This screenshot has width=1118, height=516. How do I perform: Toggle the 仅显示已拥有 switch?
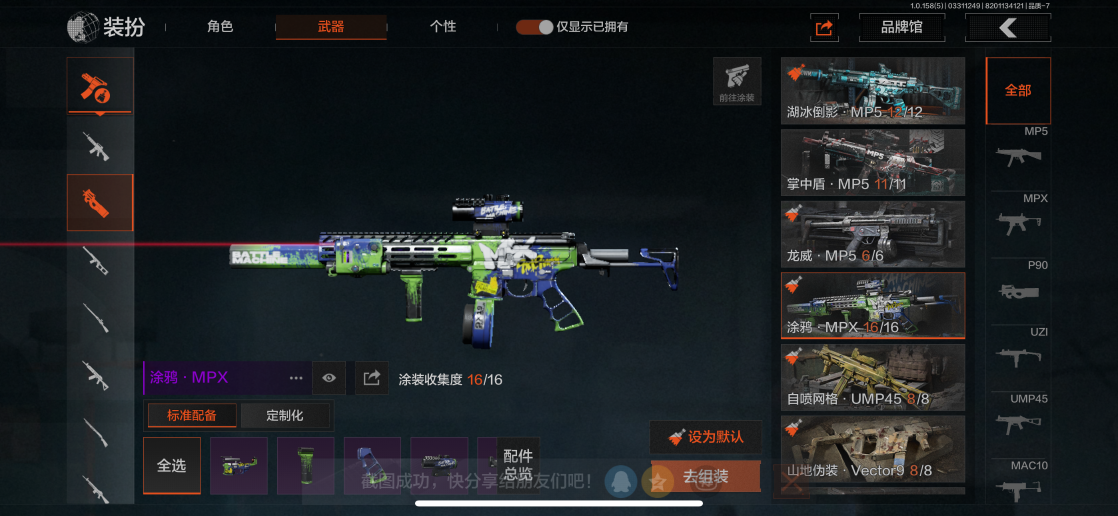535,27
